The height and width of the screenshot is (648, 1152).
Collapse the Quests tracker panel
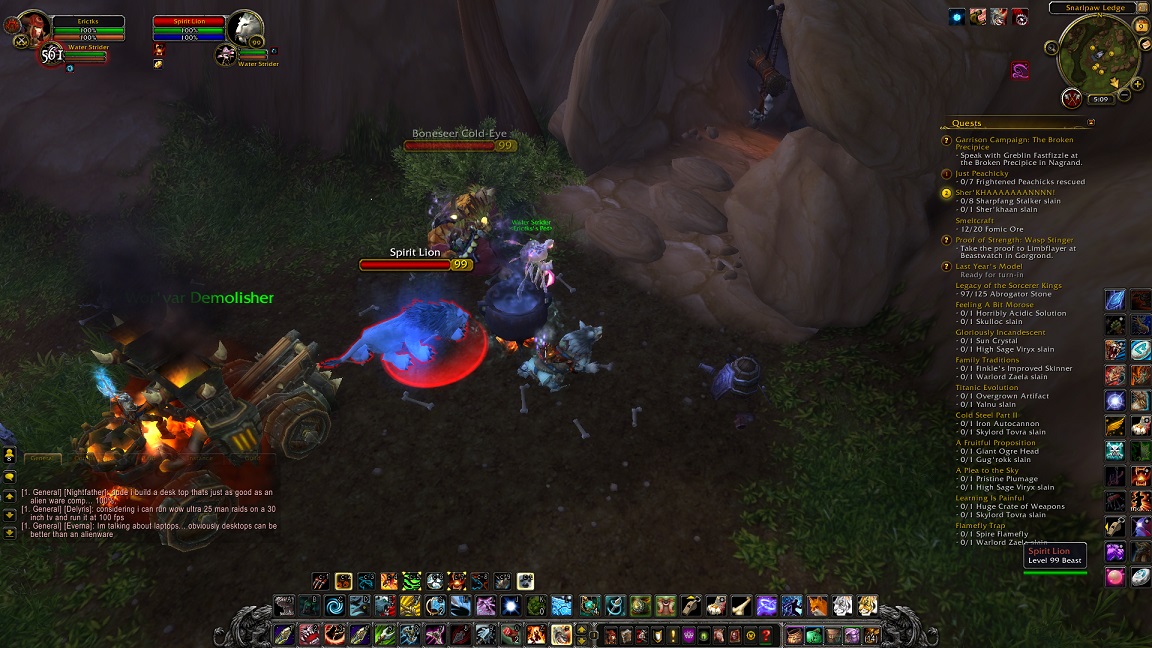tap(1091, 123)
